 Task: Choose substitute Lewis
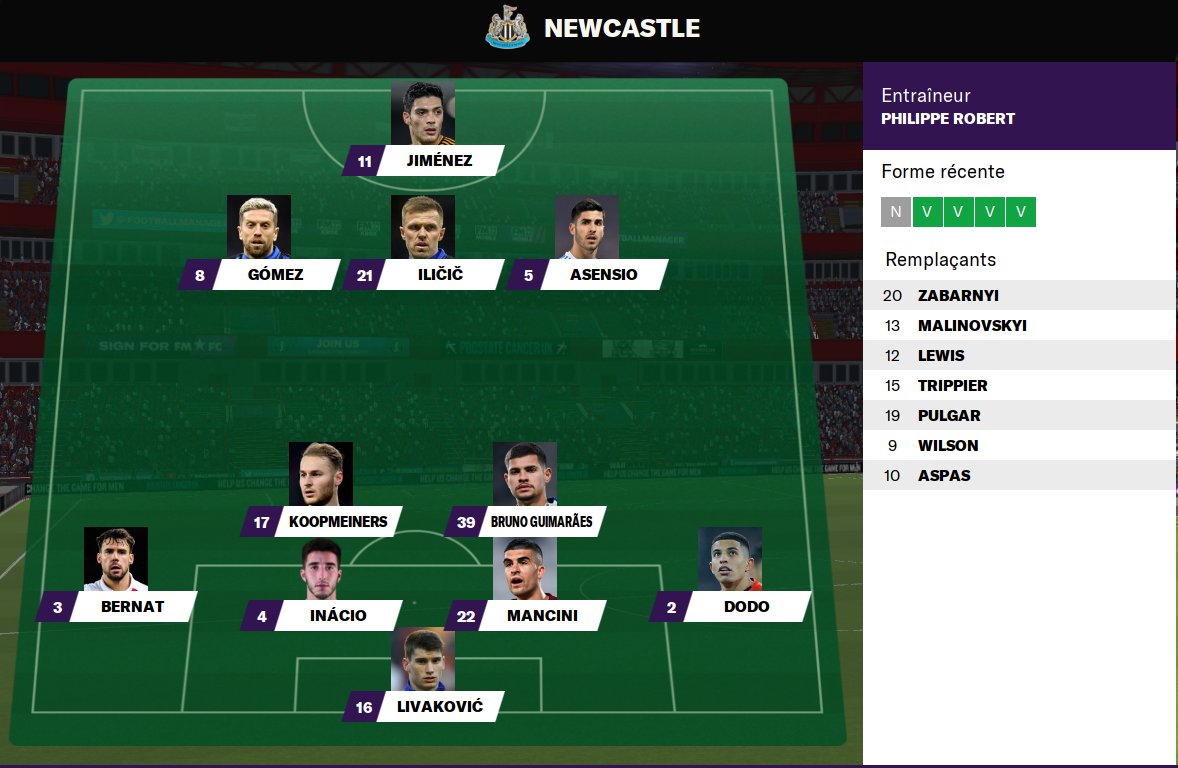[x=941, y=356]
